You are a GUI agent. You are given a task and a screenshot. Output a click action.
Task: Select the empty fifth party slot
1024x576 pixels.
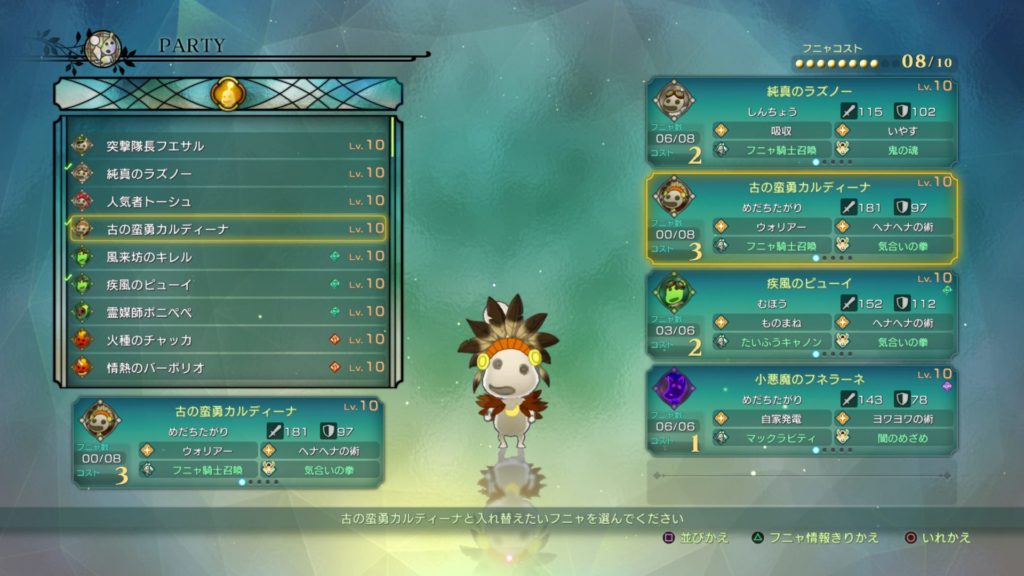[801, 482]
